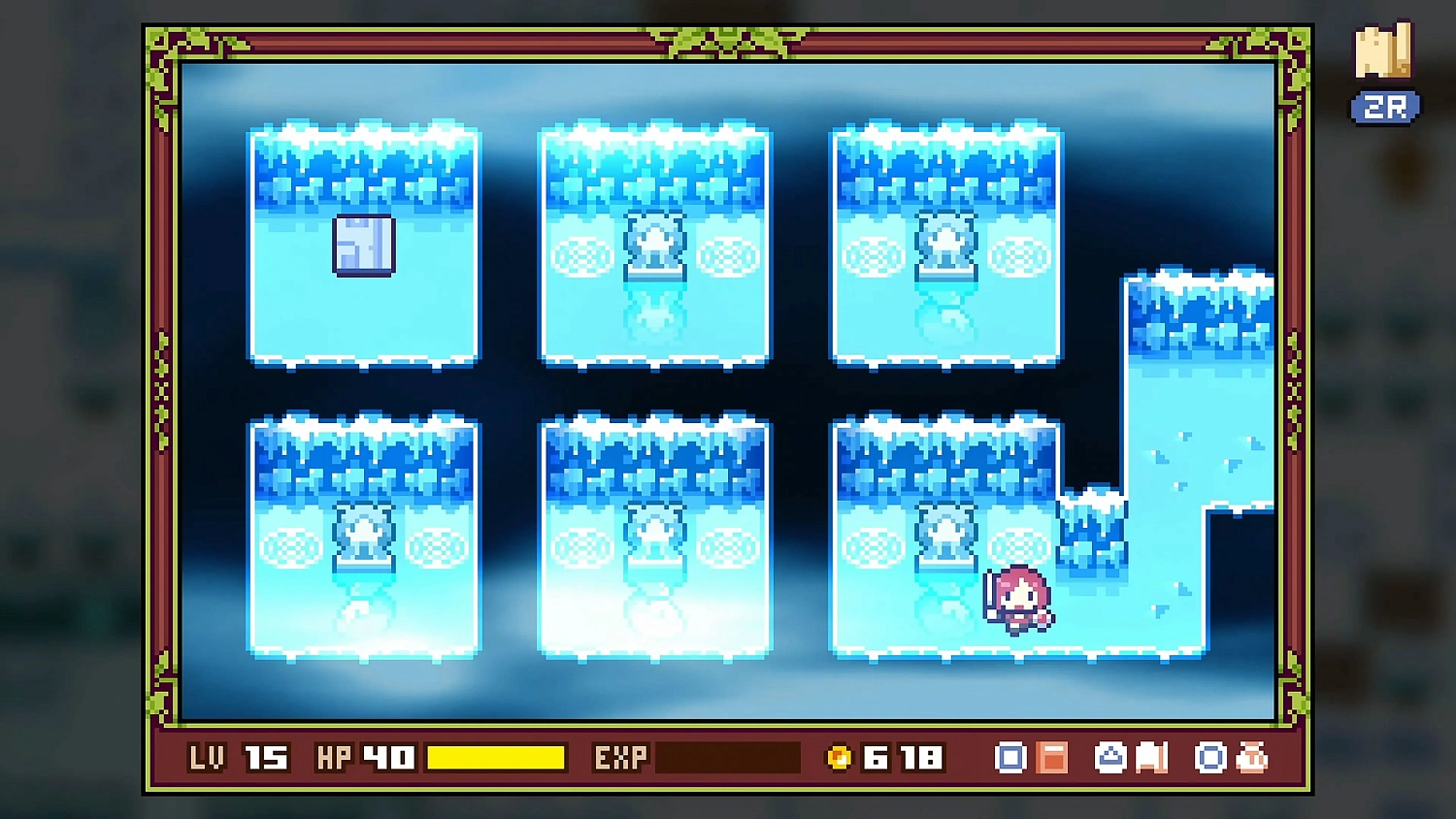Click the frozen statue on the top-right pillar

coord(944,241)
